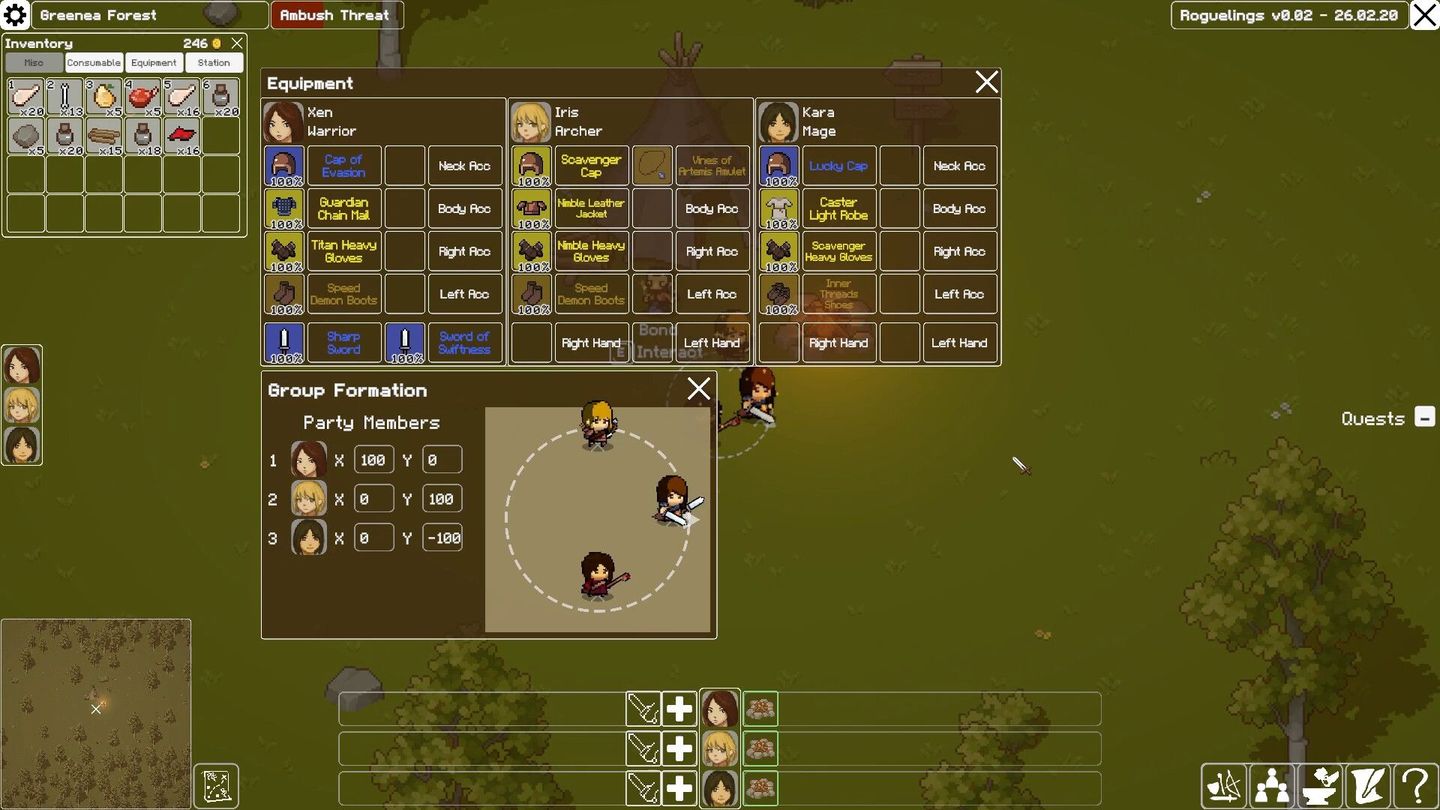Click the Ambush Threat button
Viewport: 1440px width, 810px height.
(336, 15)
